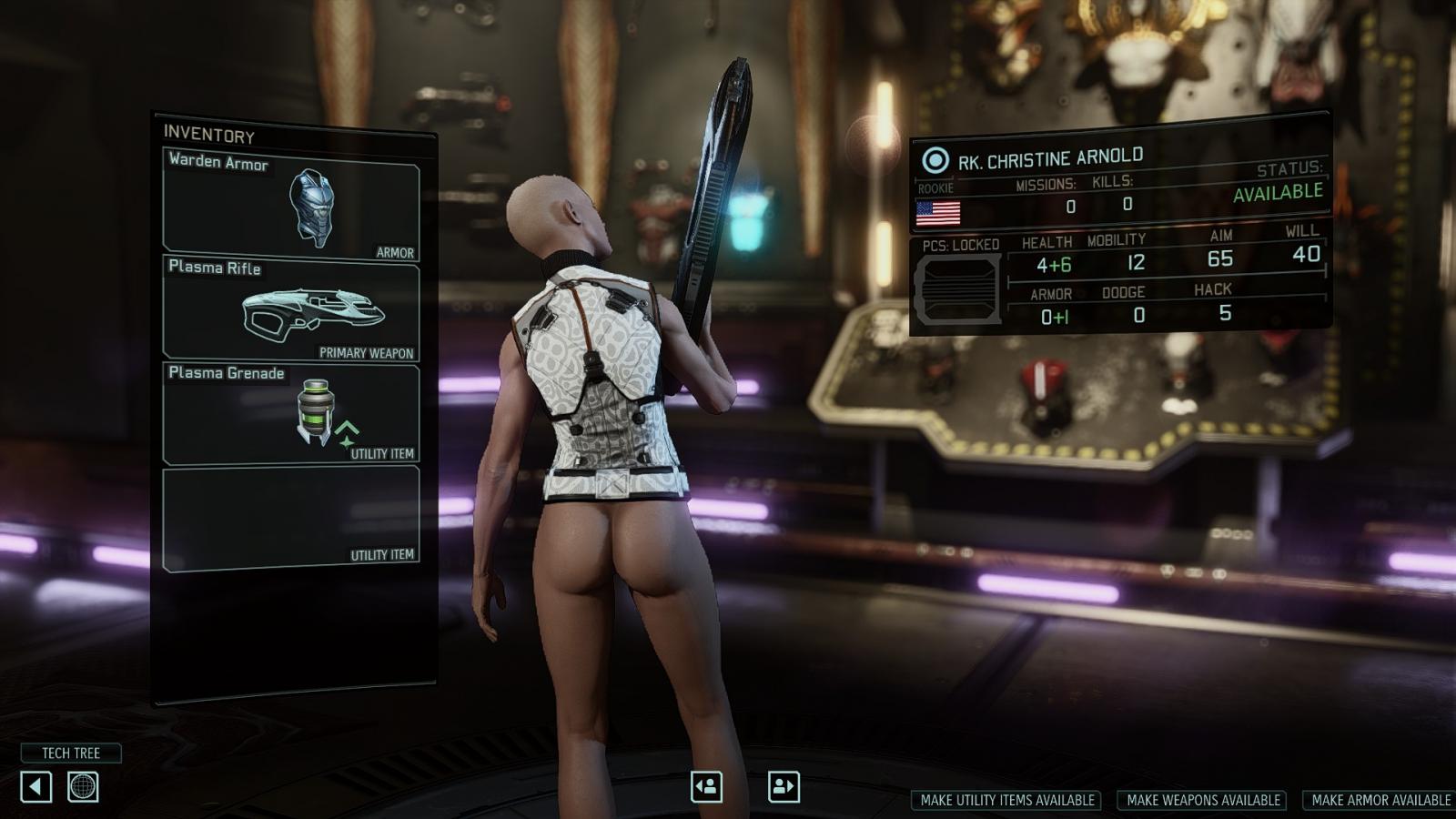Open the globe icon button
The height and width of the screenshot is (819, 1456).
[x=83, y=786]
